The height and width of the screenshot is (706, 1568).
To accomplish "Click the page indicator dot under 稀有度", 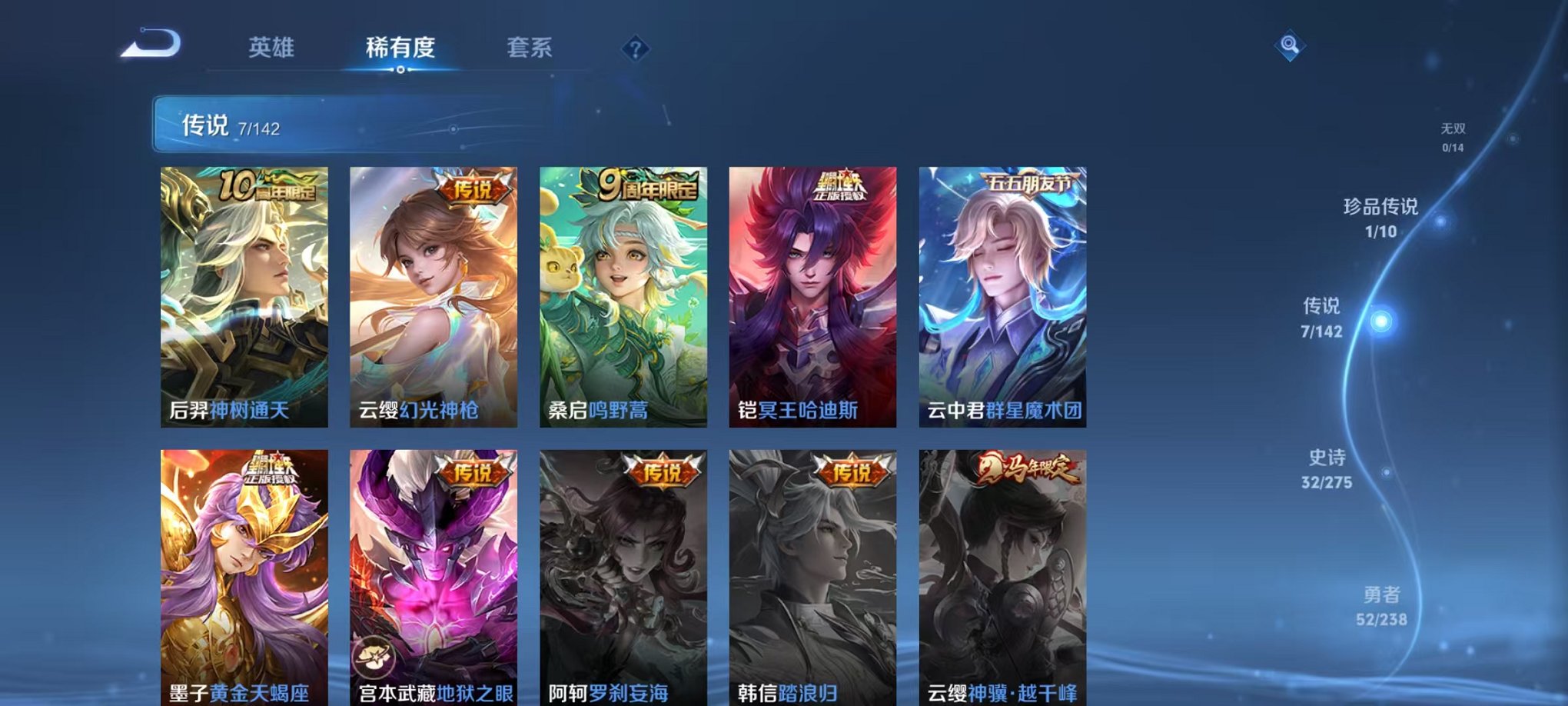I will click(400, 71).
